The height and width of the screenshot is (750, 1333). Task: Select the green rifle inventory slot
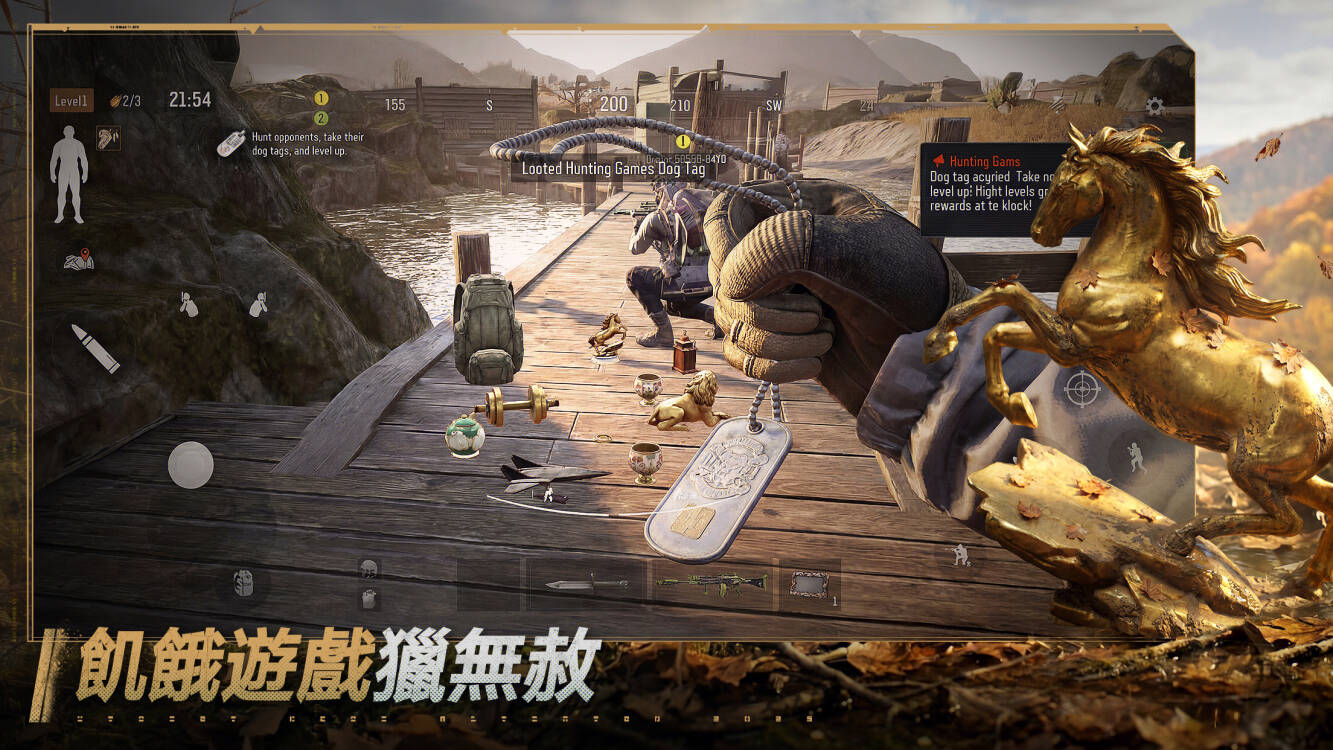[712, 582]
